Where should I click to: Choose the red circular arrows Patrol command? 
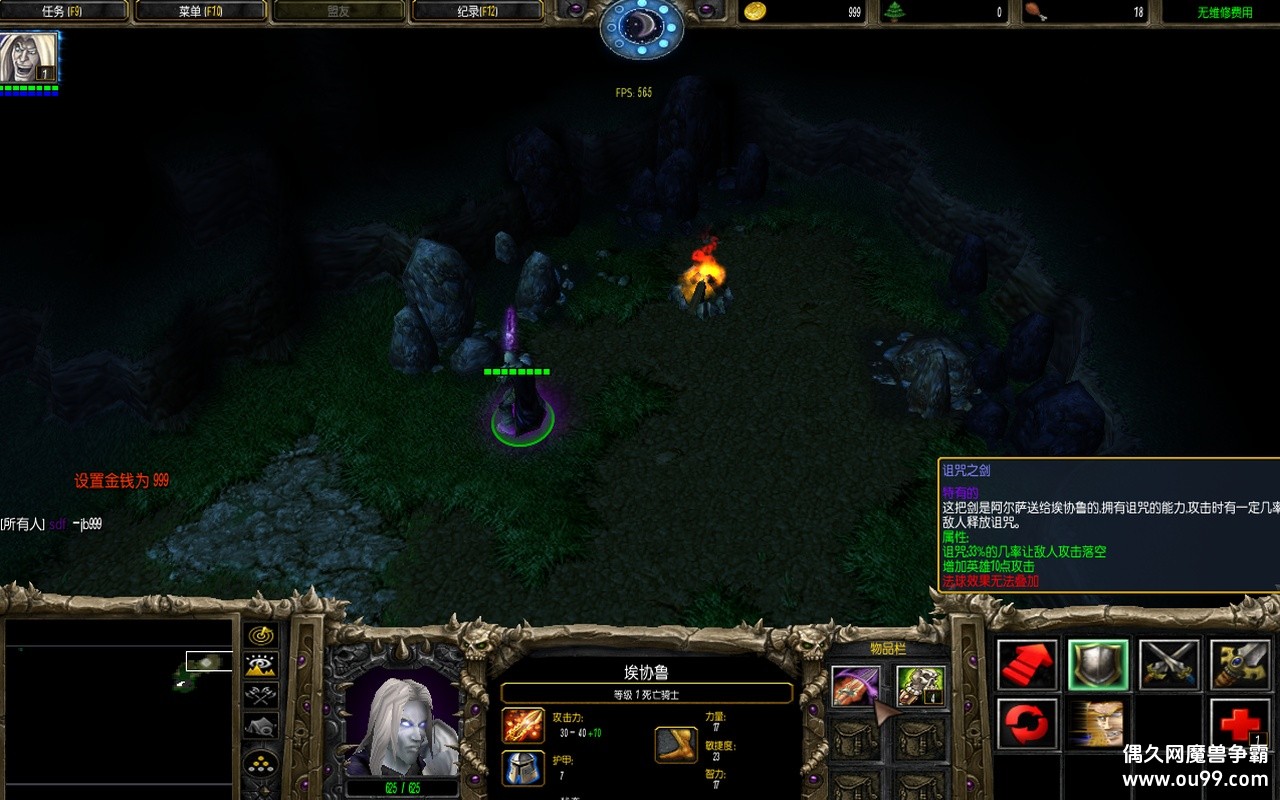point(1027,724)
